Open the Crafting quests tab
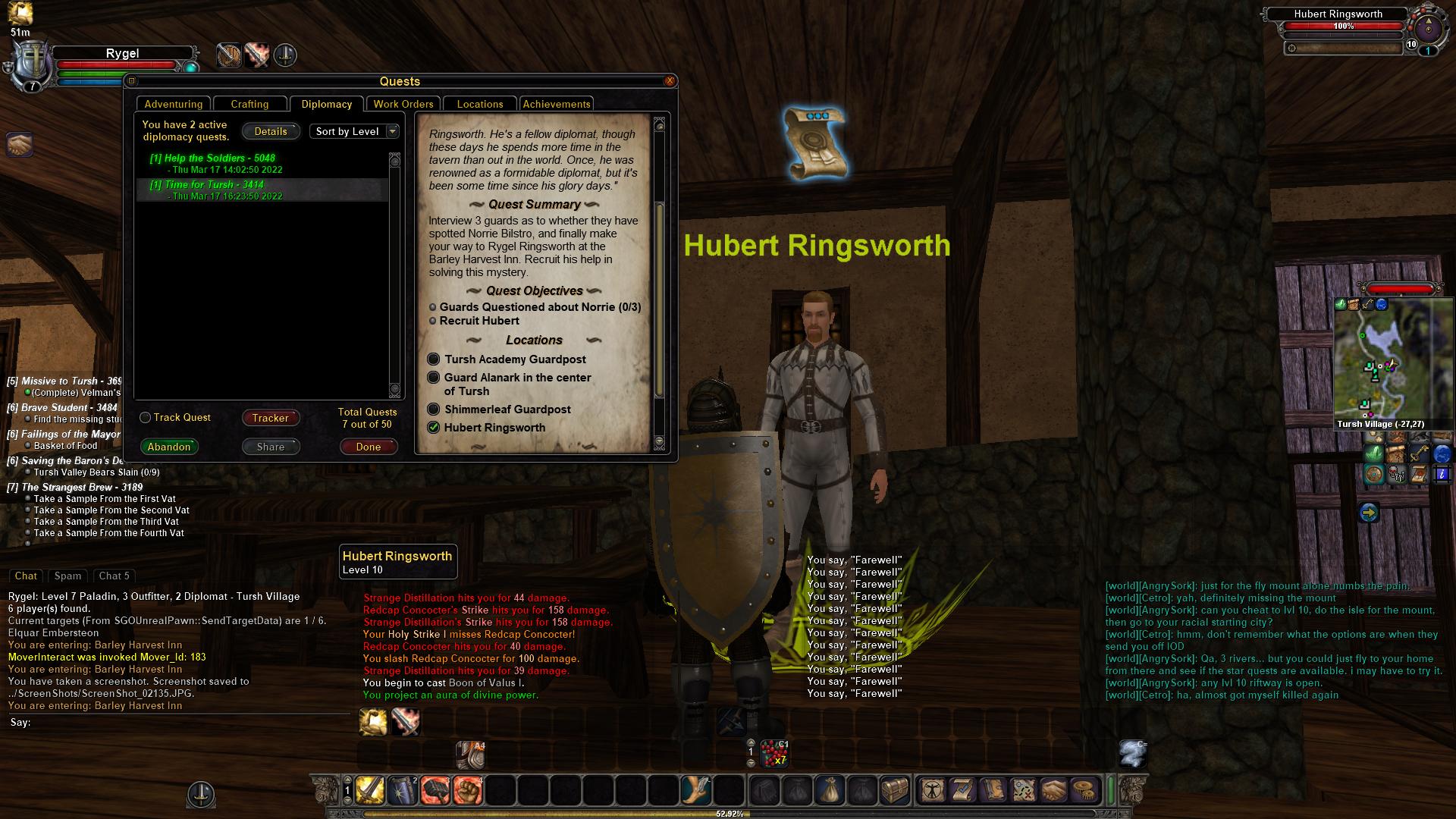Screen dimensions: 1456x819 [x=249, y=104]
